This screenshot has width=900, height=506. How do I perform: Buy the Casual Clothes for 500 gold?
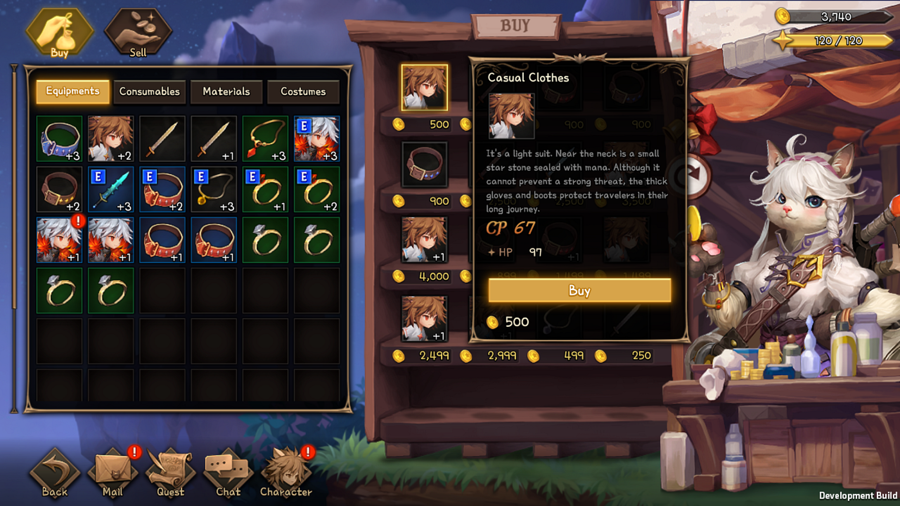[579, 291]
